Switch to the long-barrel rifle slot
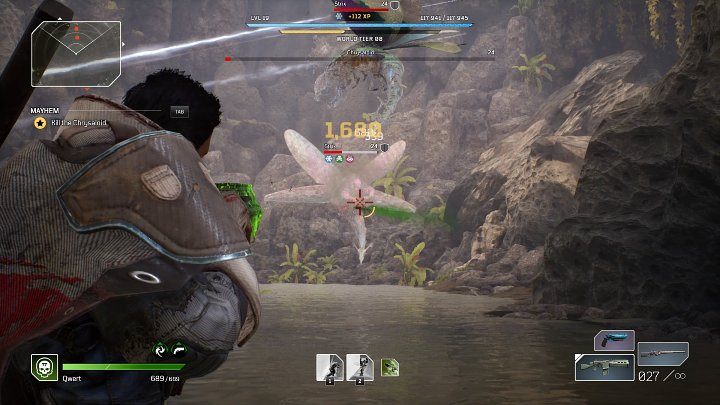The height and width of the screenshot is (405, 720). pyautogui.click(x=663, y=354)
